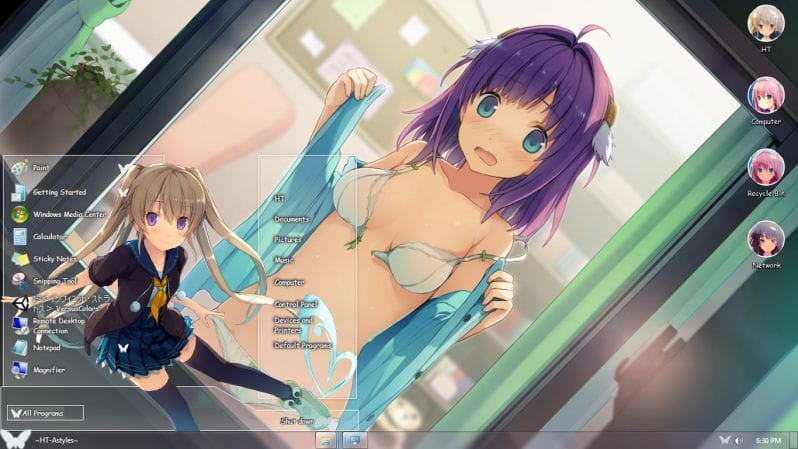Open Paint from the Start menu
The image size is (798, 449).
tap(40, 168)
